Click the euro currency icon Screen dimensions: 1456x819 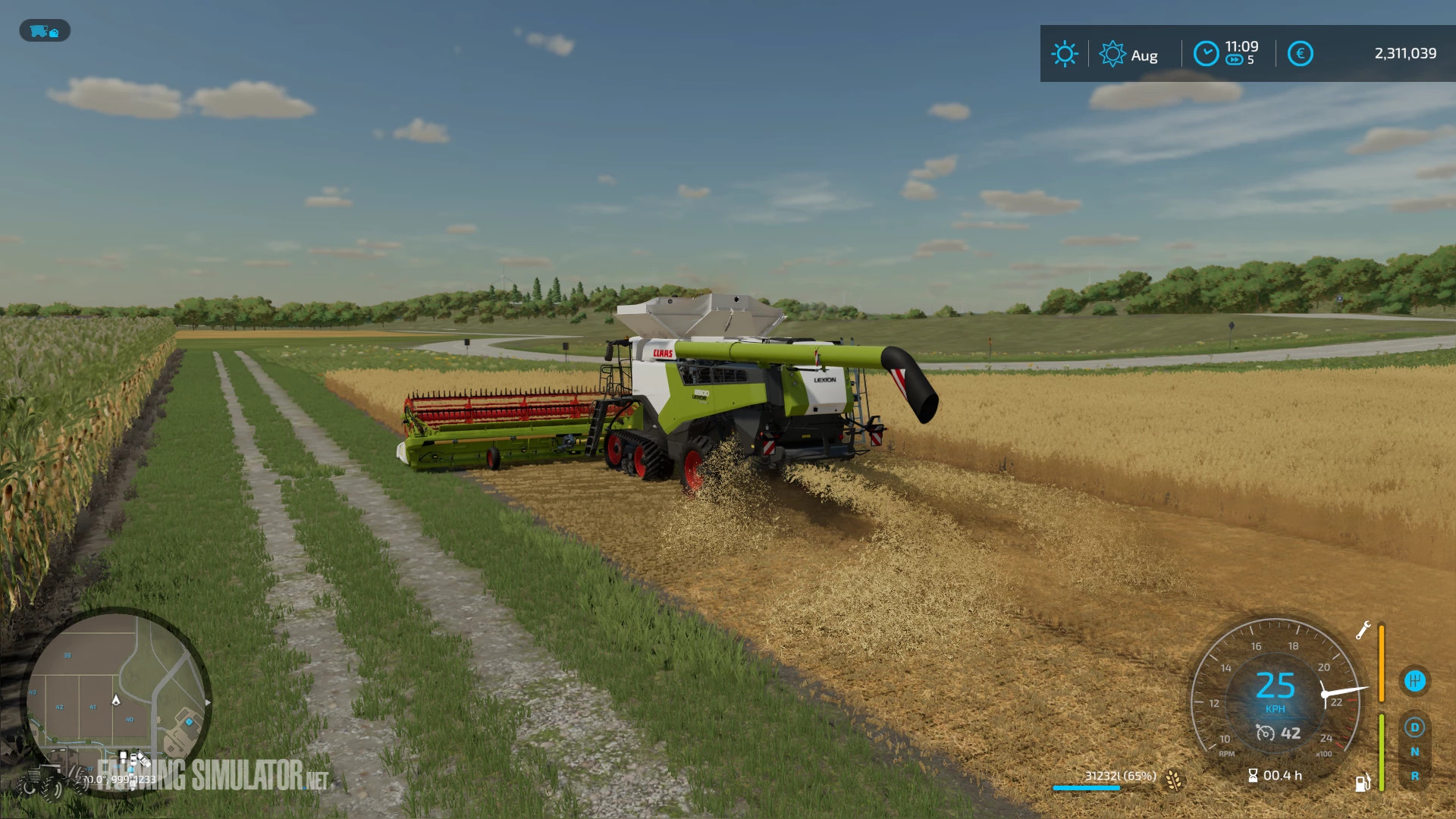pos(1301,53)
